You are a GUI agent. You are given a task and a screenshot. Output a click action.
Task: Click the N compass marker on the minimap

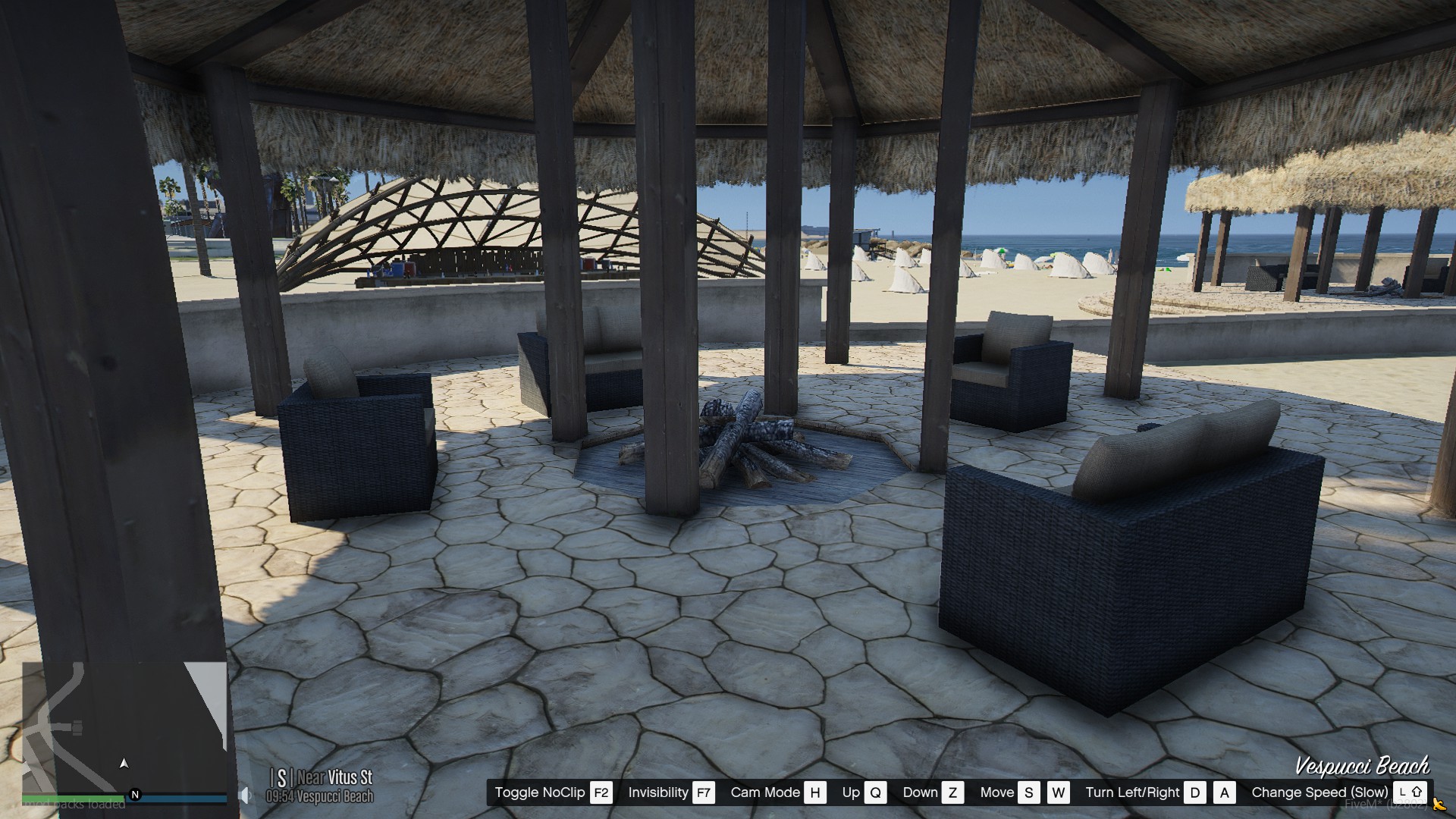pyautogui.click(x=135, y=795)
